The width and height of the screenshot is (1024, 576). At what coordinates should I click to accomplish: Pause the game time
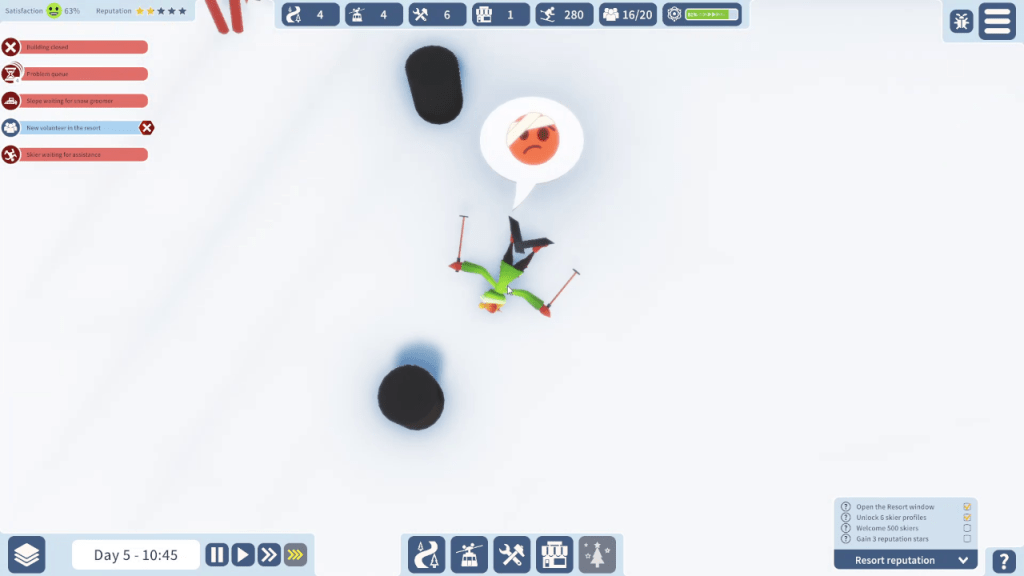[217, 555]
